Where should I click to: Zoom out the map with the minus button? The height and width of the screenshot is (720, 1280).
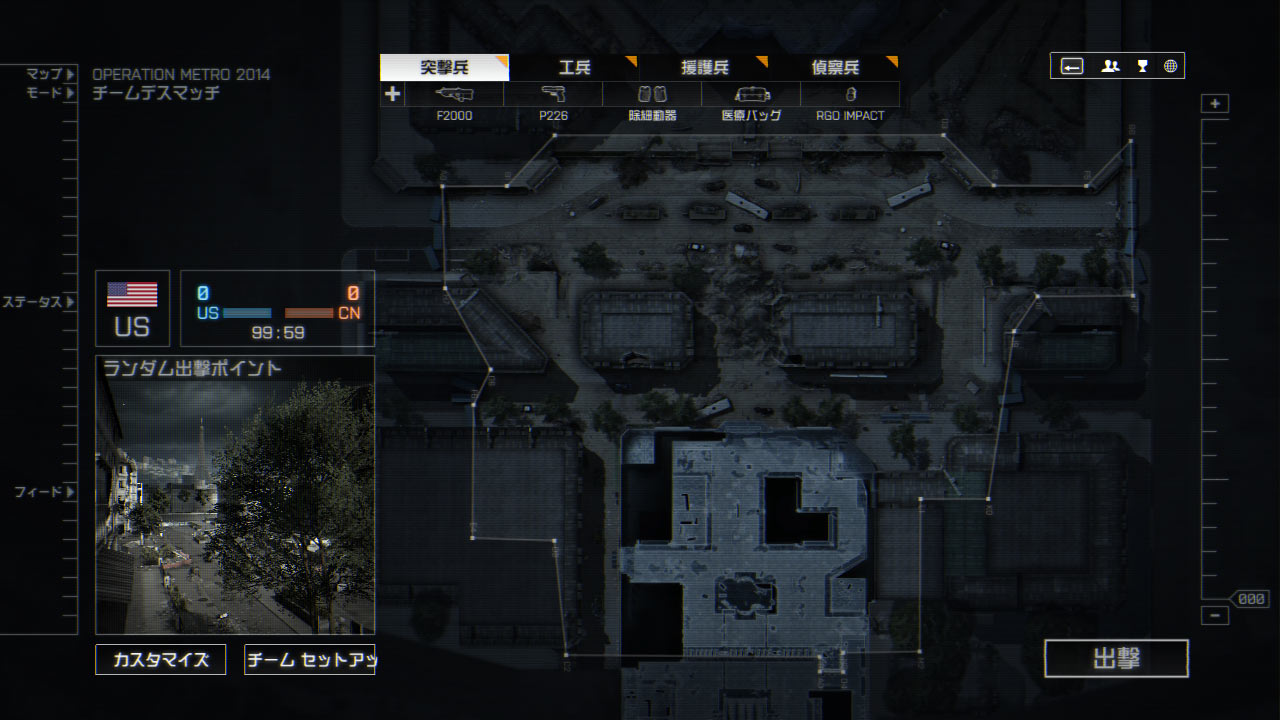coord(1215,616)
